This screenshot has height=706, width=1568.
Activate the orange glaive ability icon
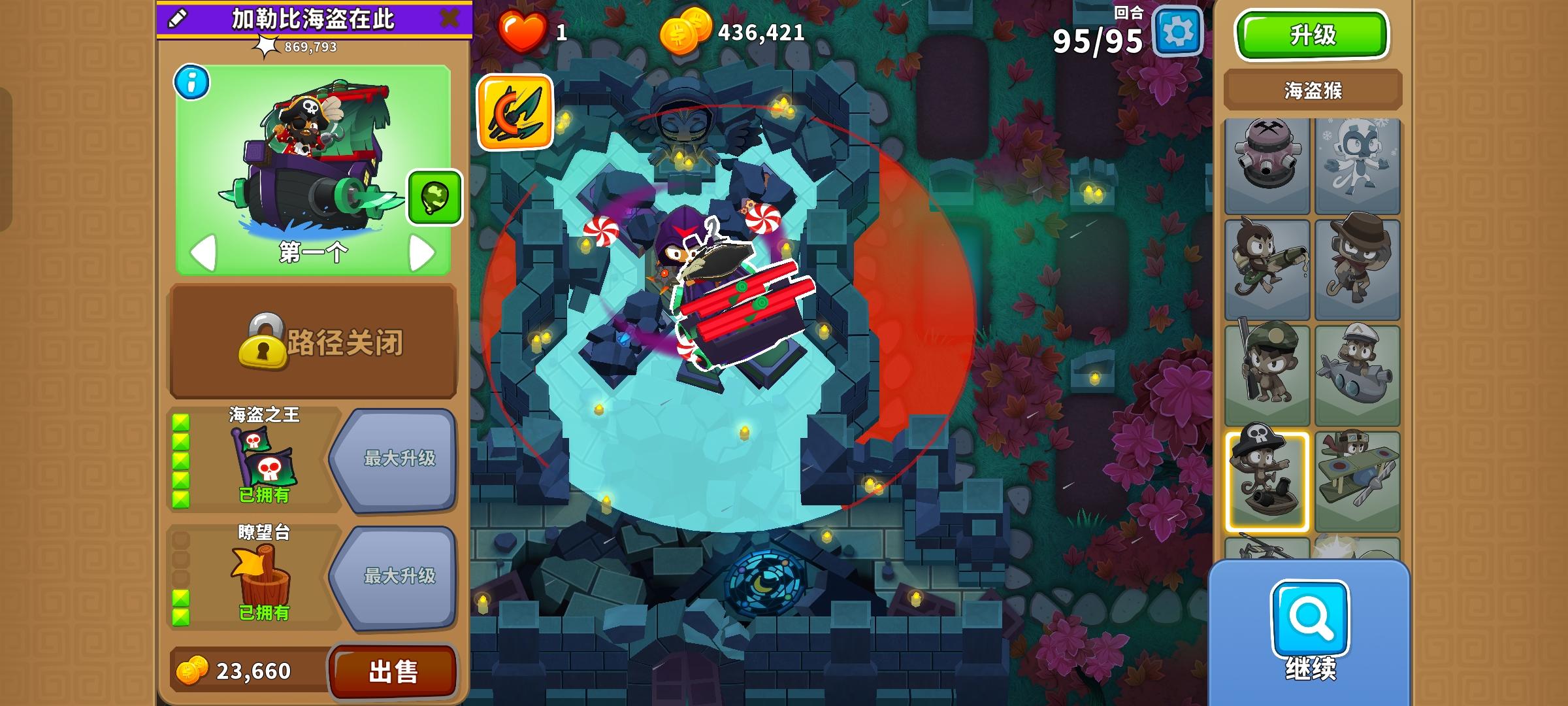[x=515, y=111]
